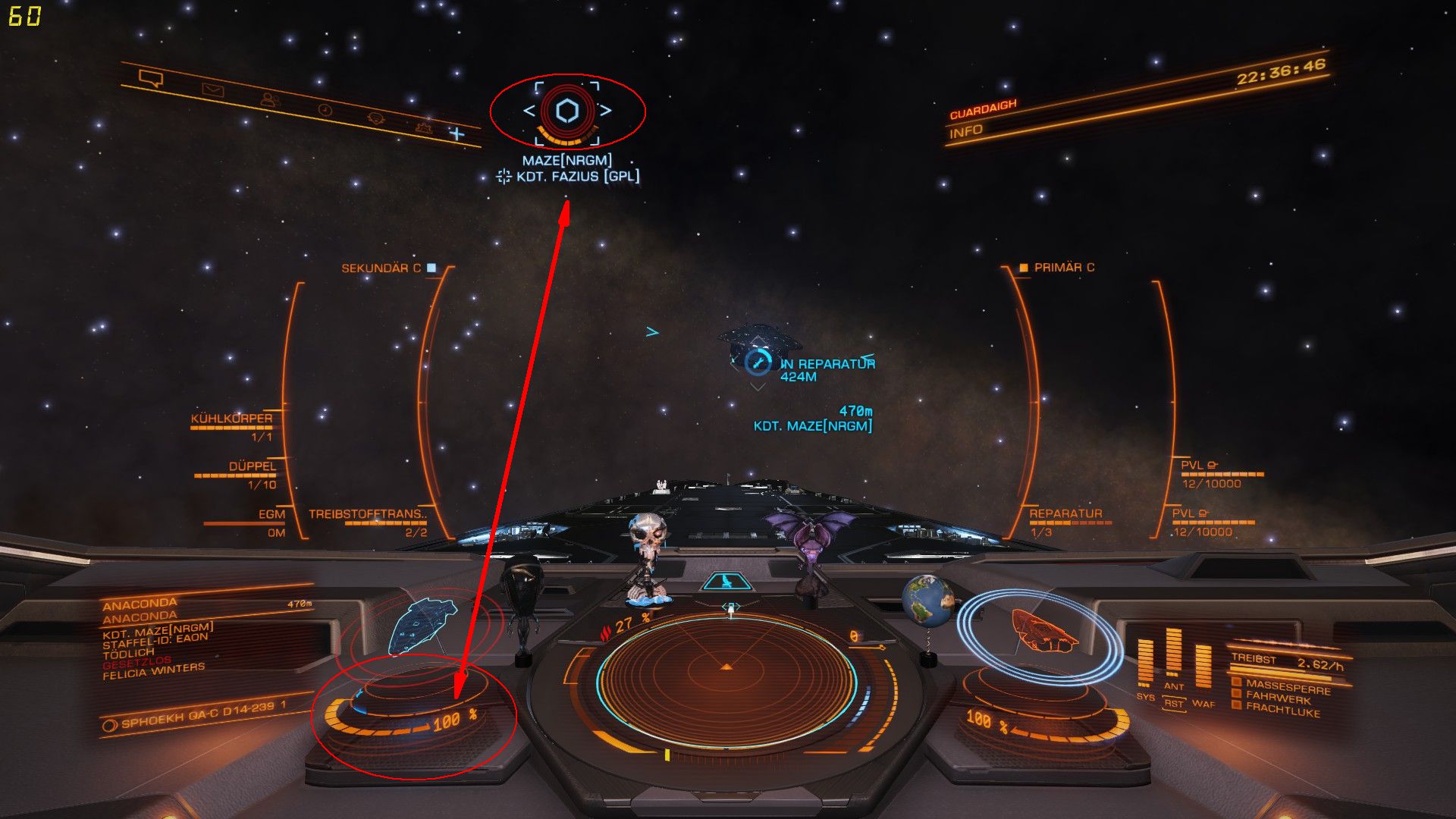Viewport: 1456px width, 819px height.
Task: Open the INFO panel header
Action: 966,132
